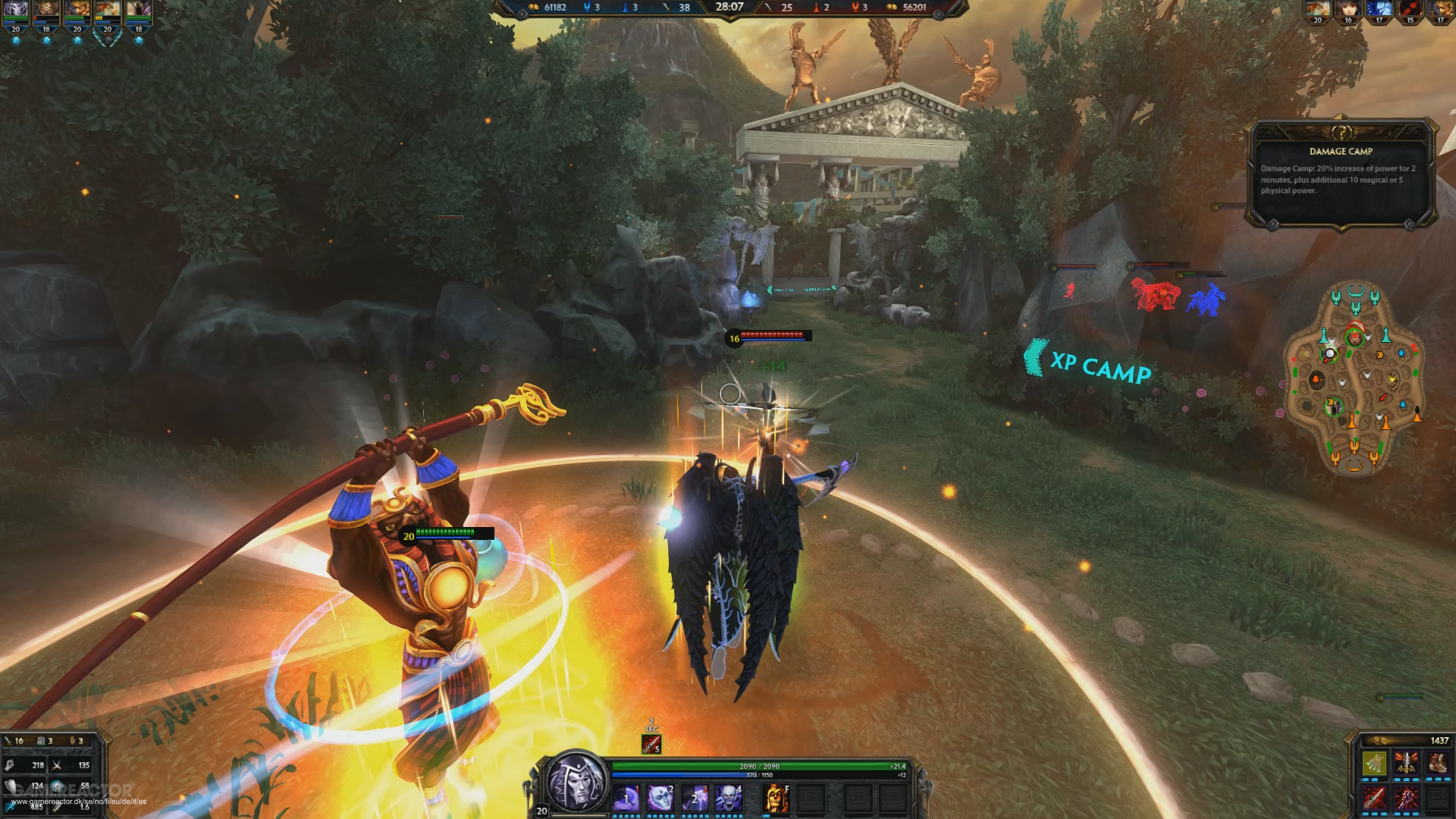This screenshot has width=1456, height=819.
Task: Click the red mace item icon
Action: [1407, 799]
